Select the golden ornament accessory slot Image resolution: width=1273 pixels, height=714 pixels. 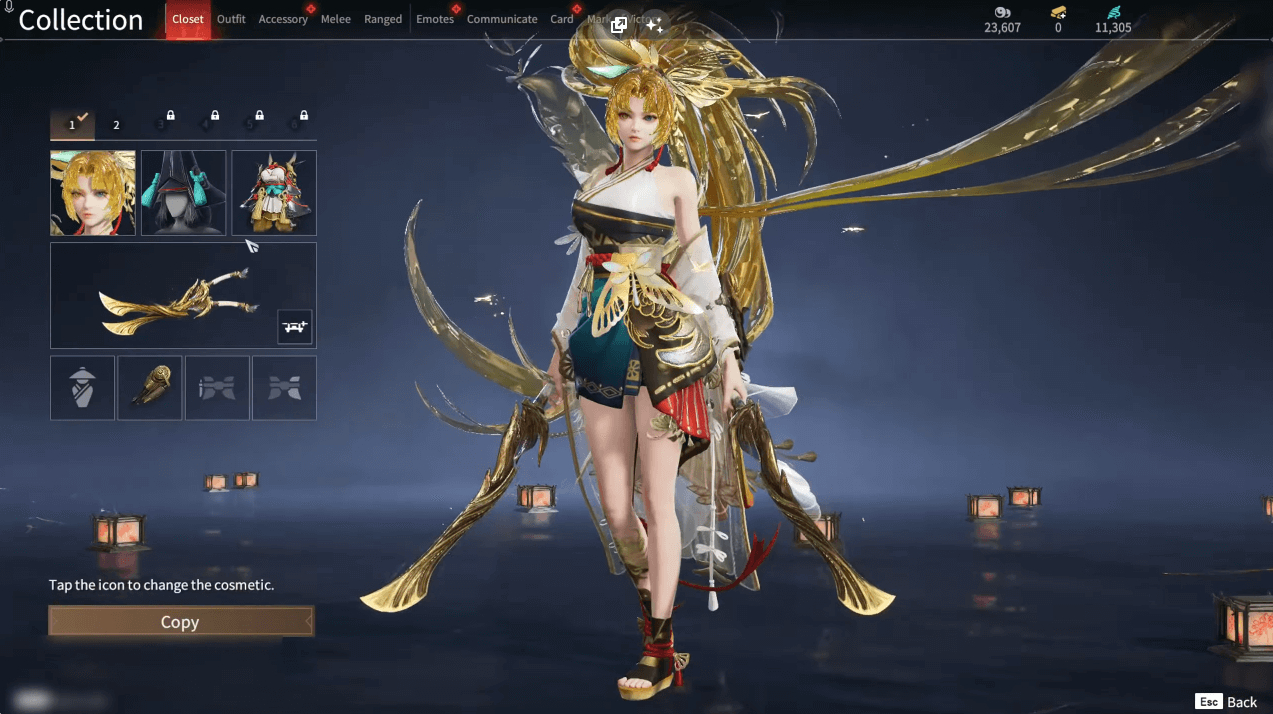[x=150, y=388]
